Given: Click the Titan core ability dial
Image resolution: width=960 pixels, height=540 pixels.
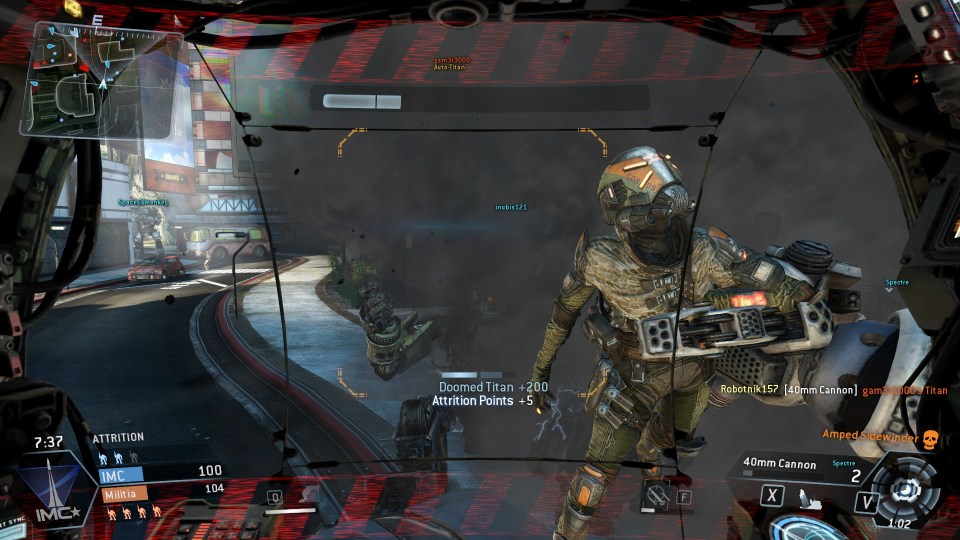Looking at the screenshot, I should [x=904, y=488].
